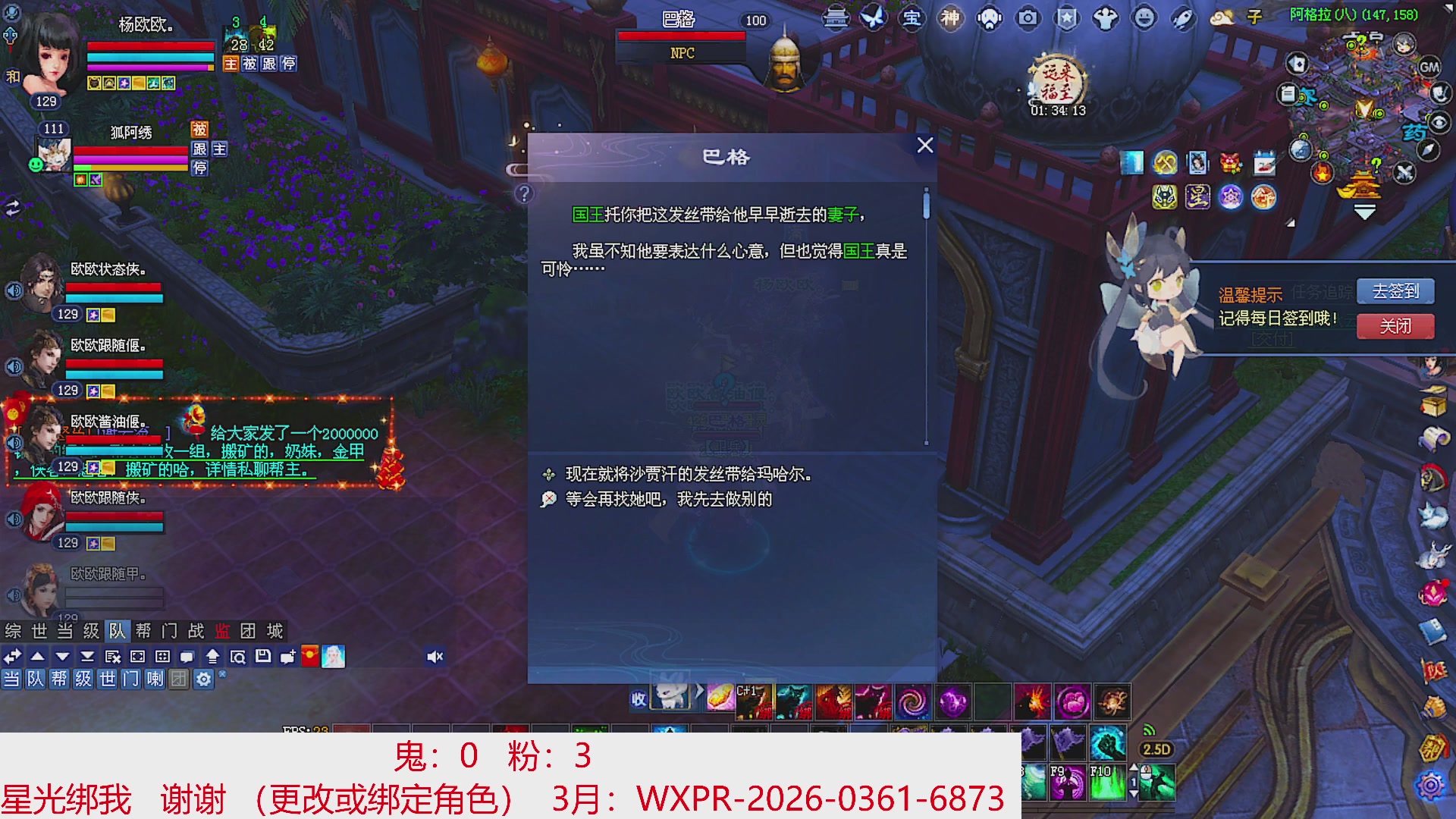Switch to the 世 chat channel tab
Screen dimensions: 1456x819
click(x=39, y=631)
